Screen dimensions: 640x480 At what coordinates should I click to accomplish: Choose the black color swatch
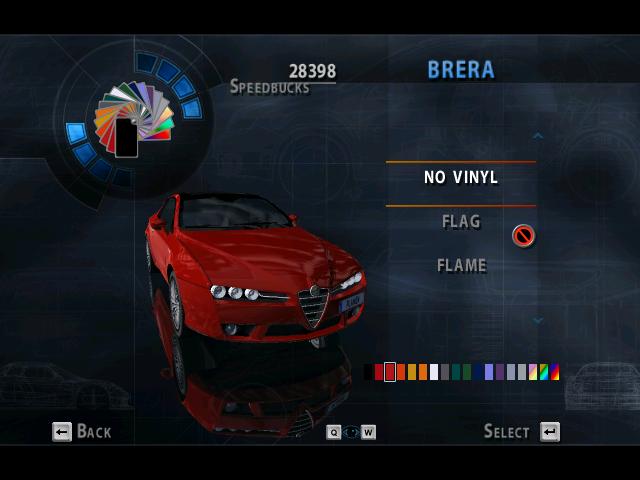(368, 372)
